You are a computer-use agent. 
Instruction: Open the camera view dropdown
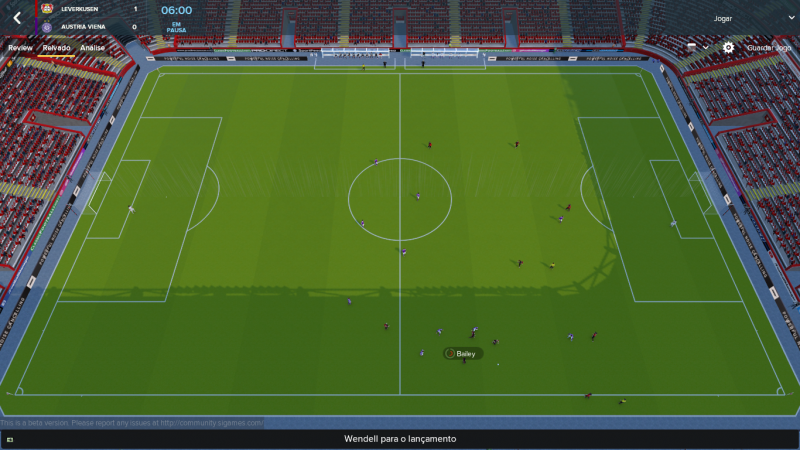pyautogui.click(x=698, y=47)
